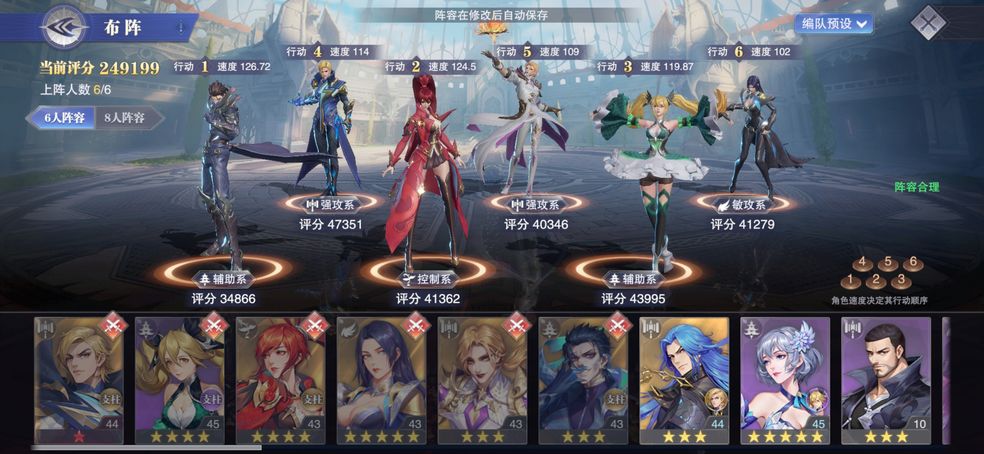The height and width of the screenshot is (454, 984).
Task: Choose the blue-haired hero card, level 44
Action: tap(684, 373)
